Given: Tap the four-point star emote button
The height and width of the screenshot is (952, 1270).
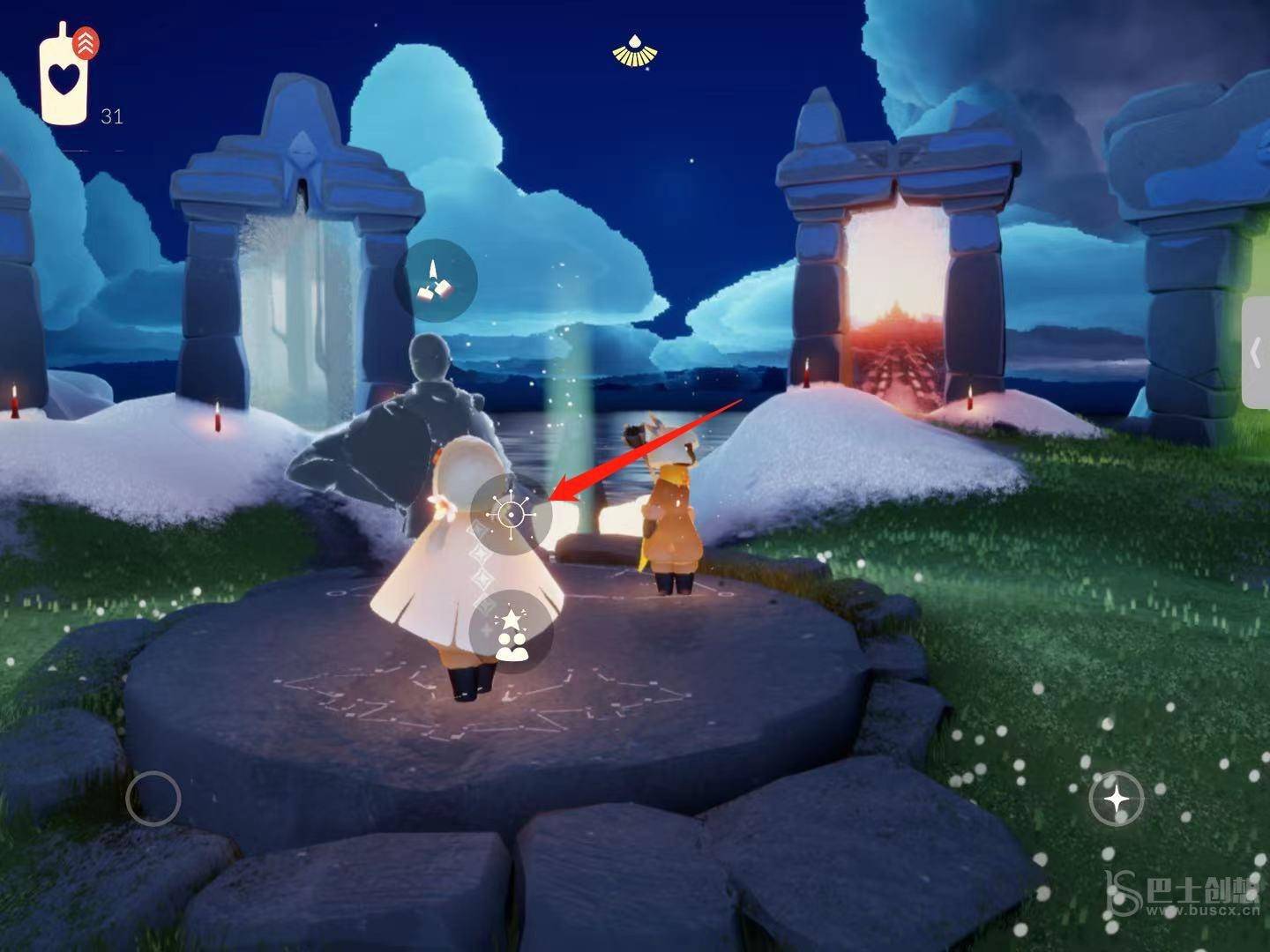Looking at the screenshot, I should (x=1117, y=800).
